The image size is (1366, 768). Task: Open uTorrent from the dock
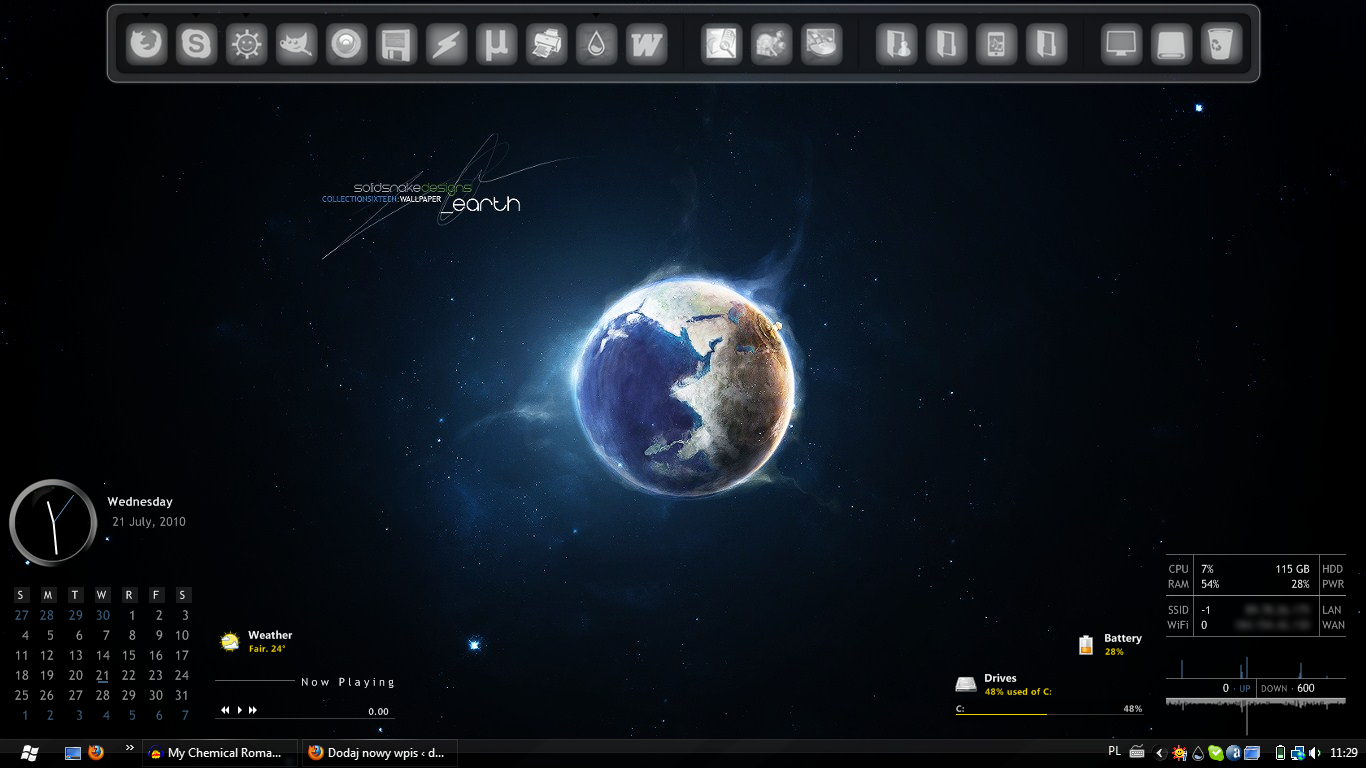click(497, 45)
